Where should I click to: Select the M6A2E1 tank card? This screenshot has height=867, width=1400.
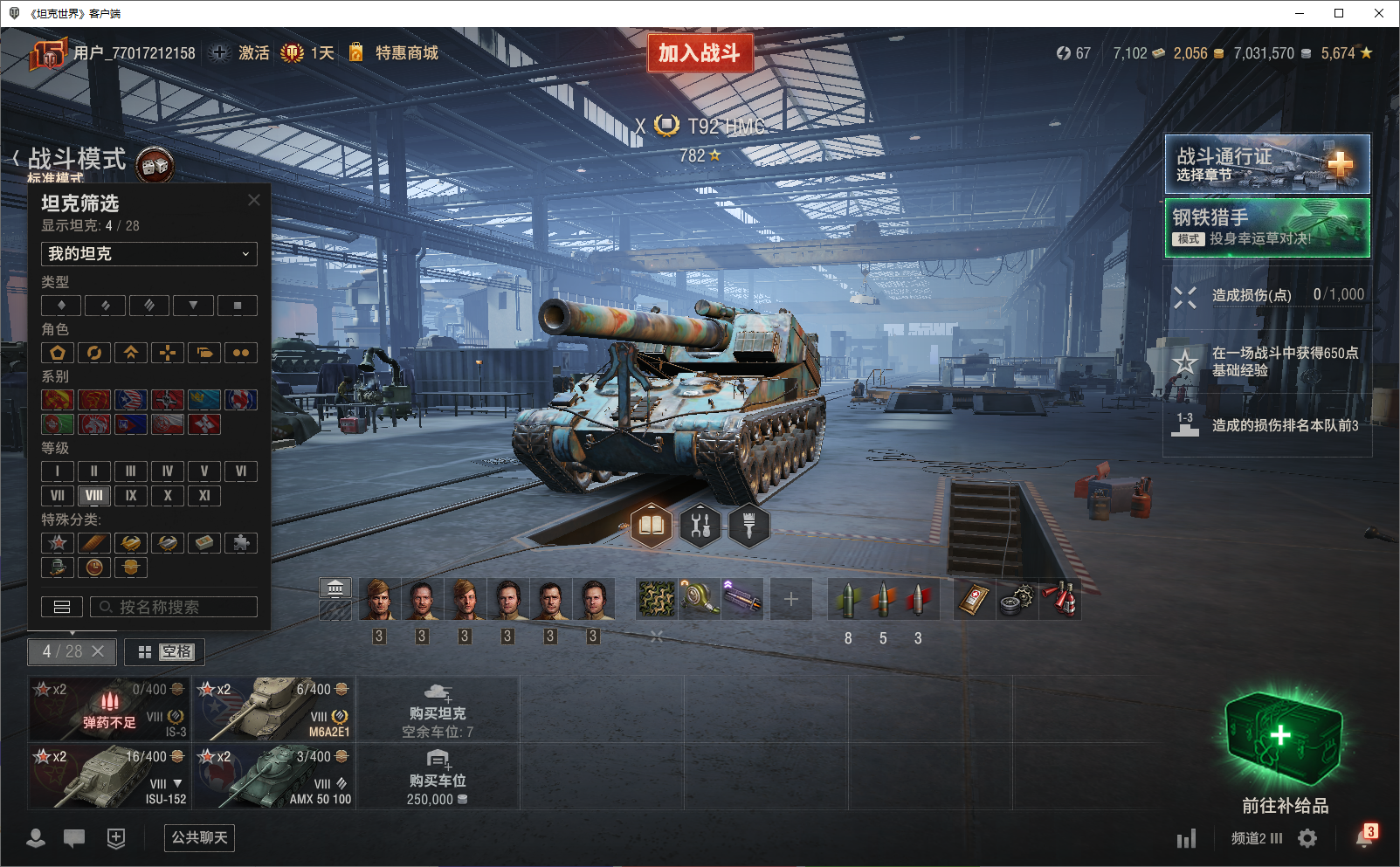pyautogui.click(x=274, y=708)
